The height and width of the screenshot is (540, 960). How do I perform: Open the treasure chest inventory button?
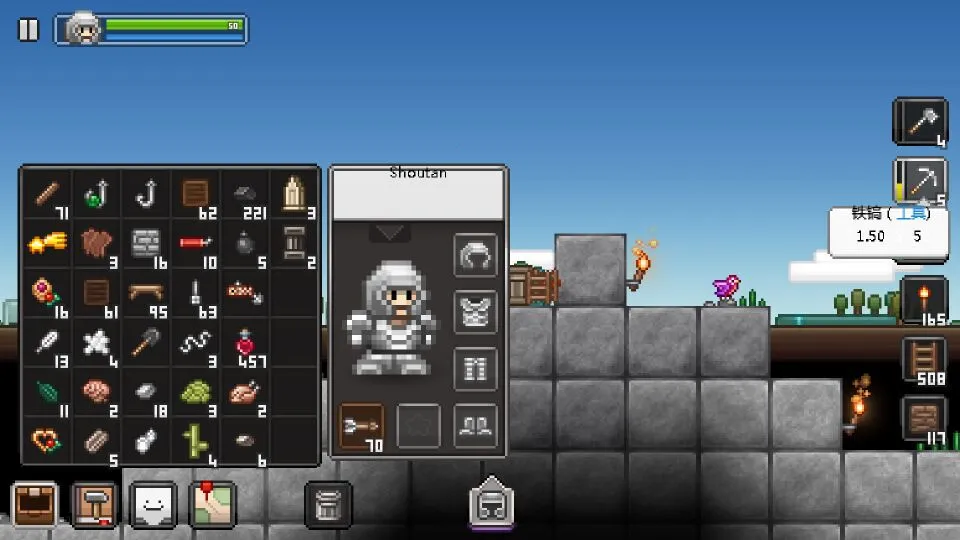click(x=34, y=504)
